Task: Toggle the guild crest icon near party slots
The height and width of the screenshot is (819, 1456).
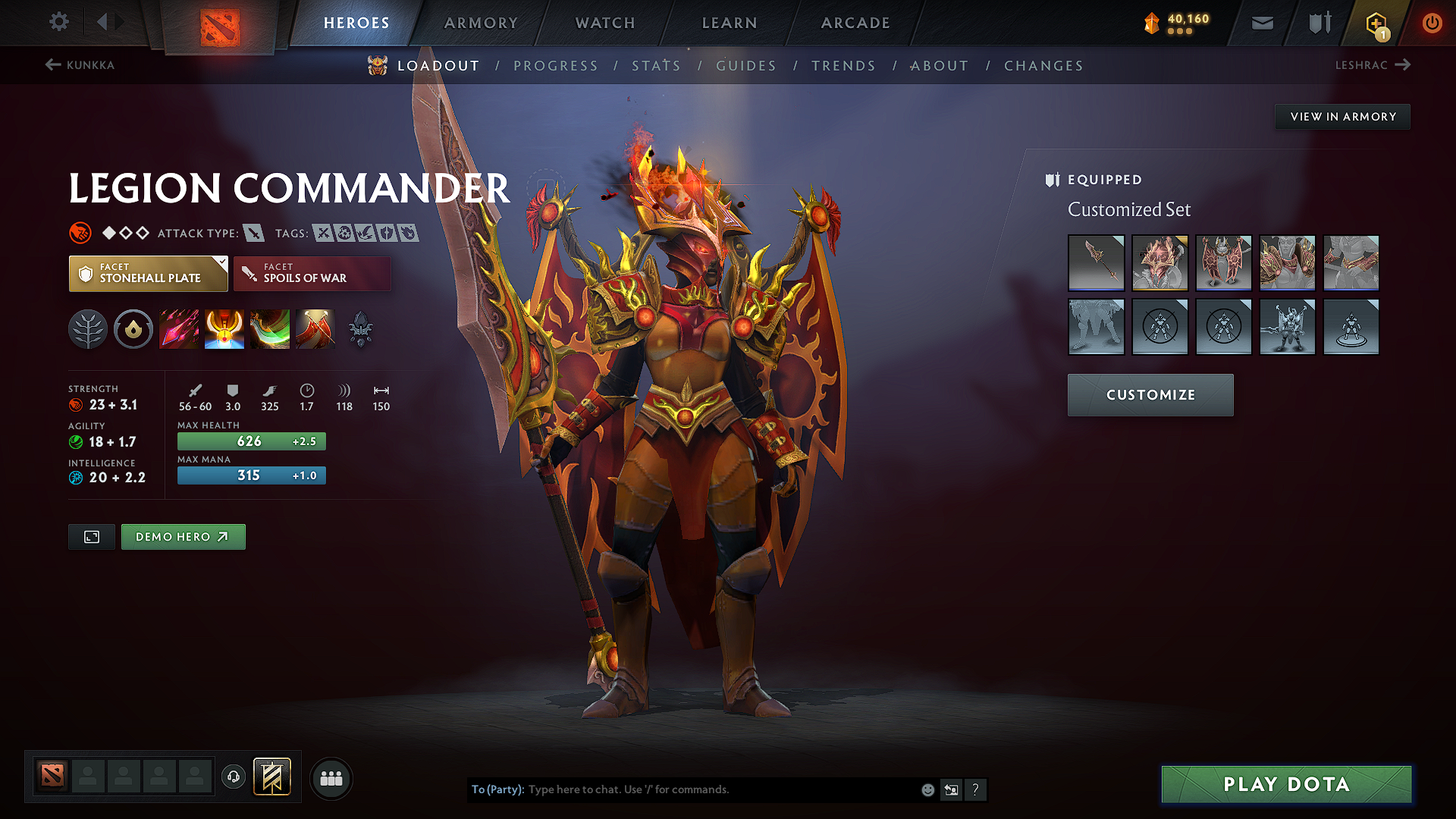Action: click(x=273, y=777)
